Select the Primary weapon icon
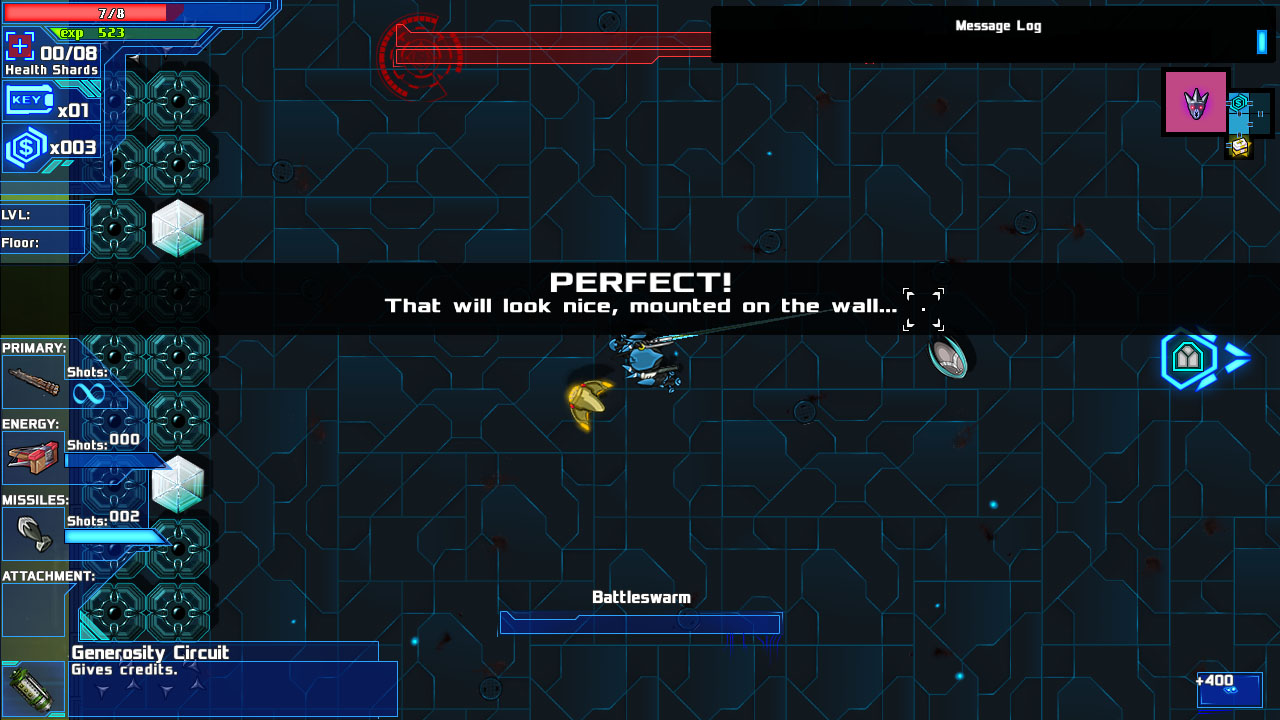1280x720 pixels. tap(34, 381)
